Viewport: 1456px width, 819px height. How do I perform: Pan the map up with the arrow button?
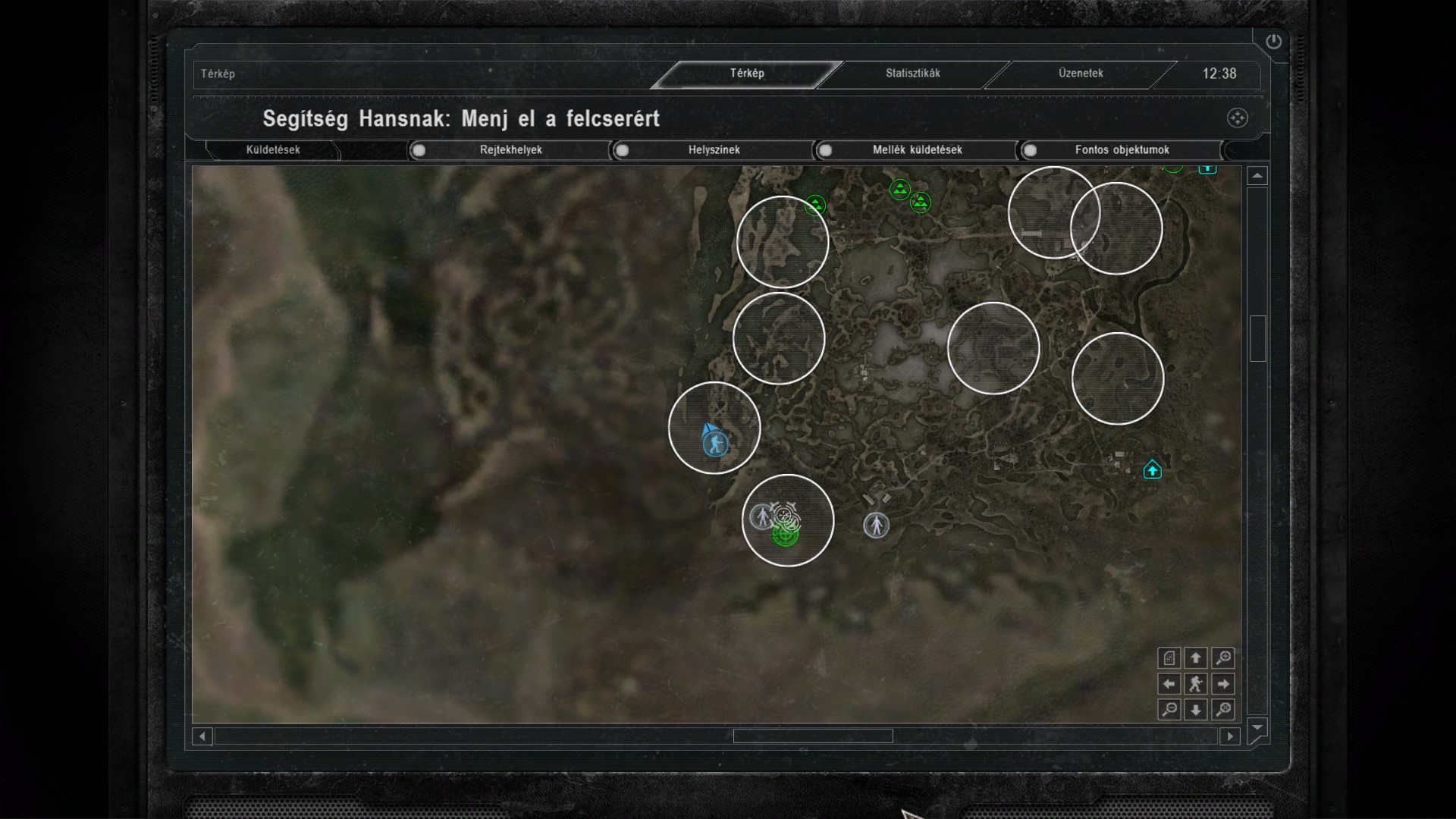1196,657
